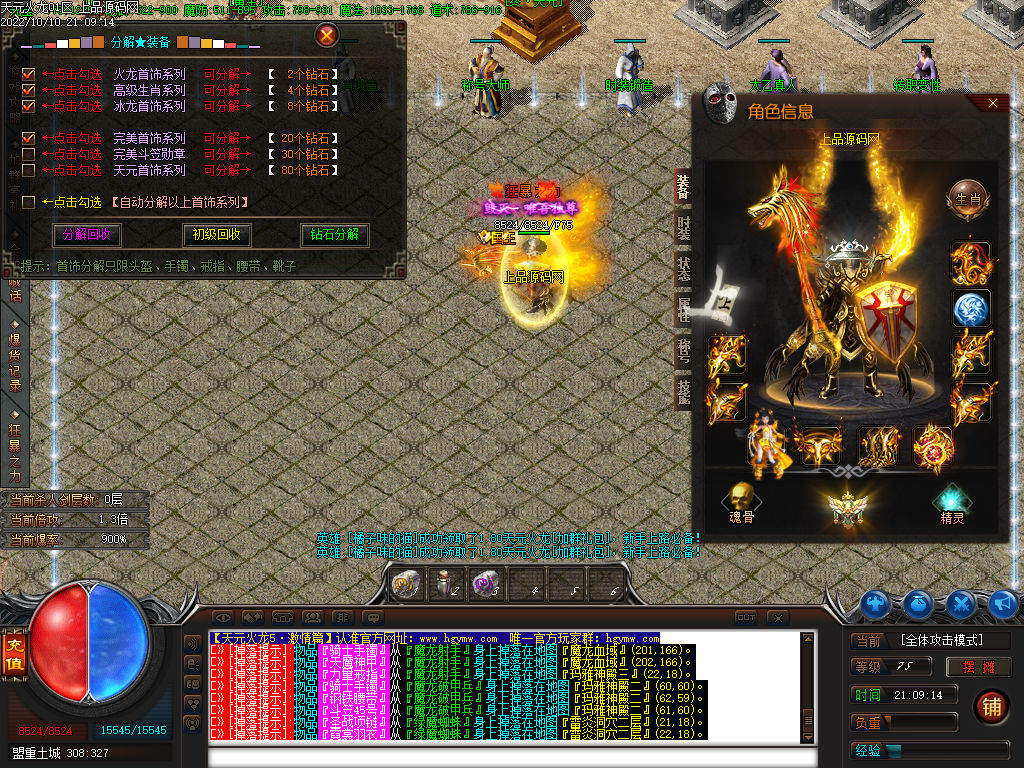
Task: Toggle the 火龙首饰系列 checkbox
Action: pos(28,74)
